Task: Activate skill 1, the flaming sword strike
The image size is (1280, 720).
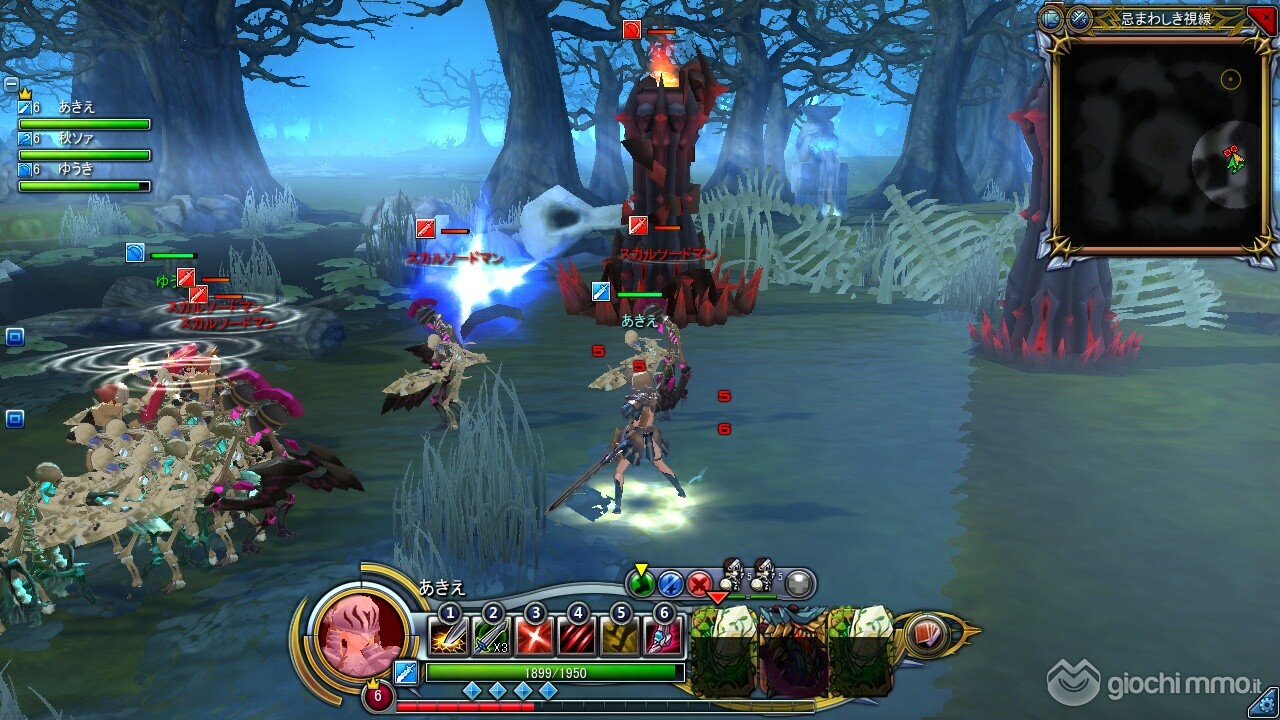Action: 449,637
